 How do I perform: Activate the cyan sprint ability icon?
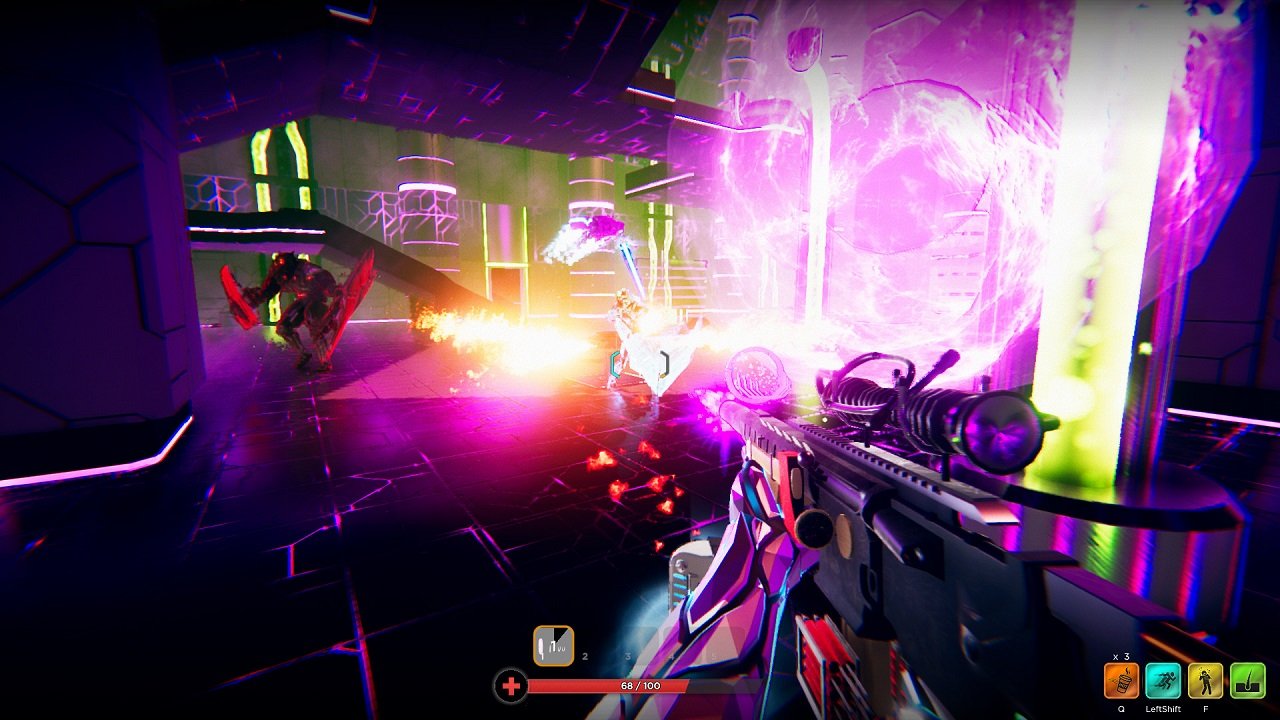[1164, 680]
